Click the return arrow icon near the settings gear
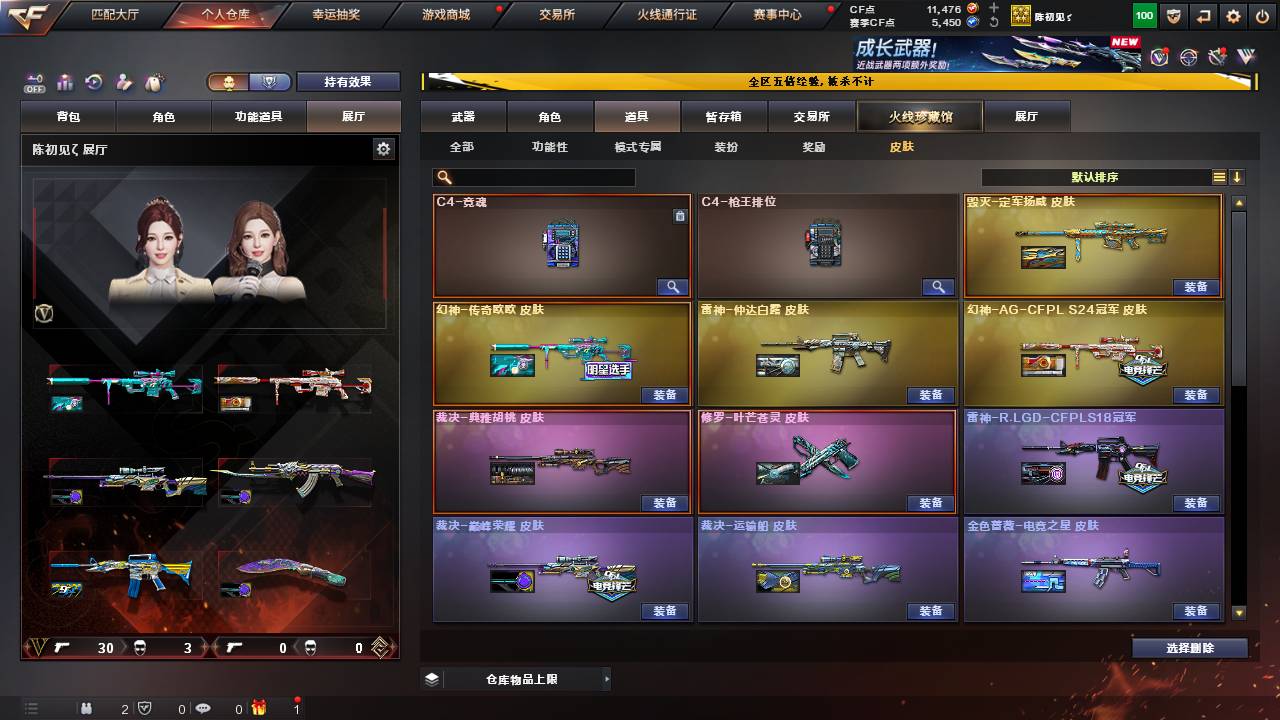This screenshot has height=720, width=1280. tap(1203, 16)
